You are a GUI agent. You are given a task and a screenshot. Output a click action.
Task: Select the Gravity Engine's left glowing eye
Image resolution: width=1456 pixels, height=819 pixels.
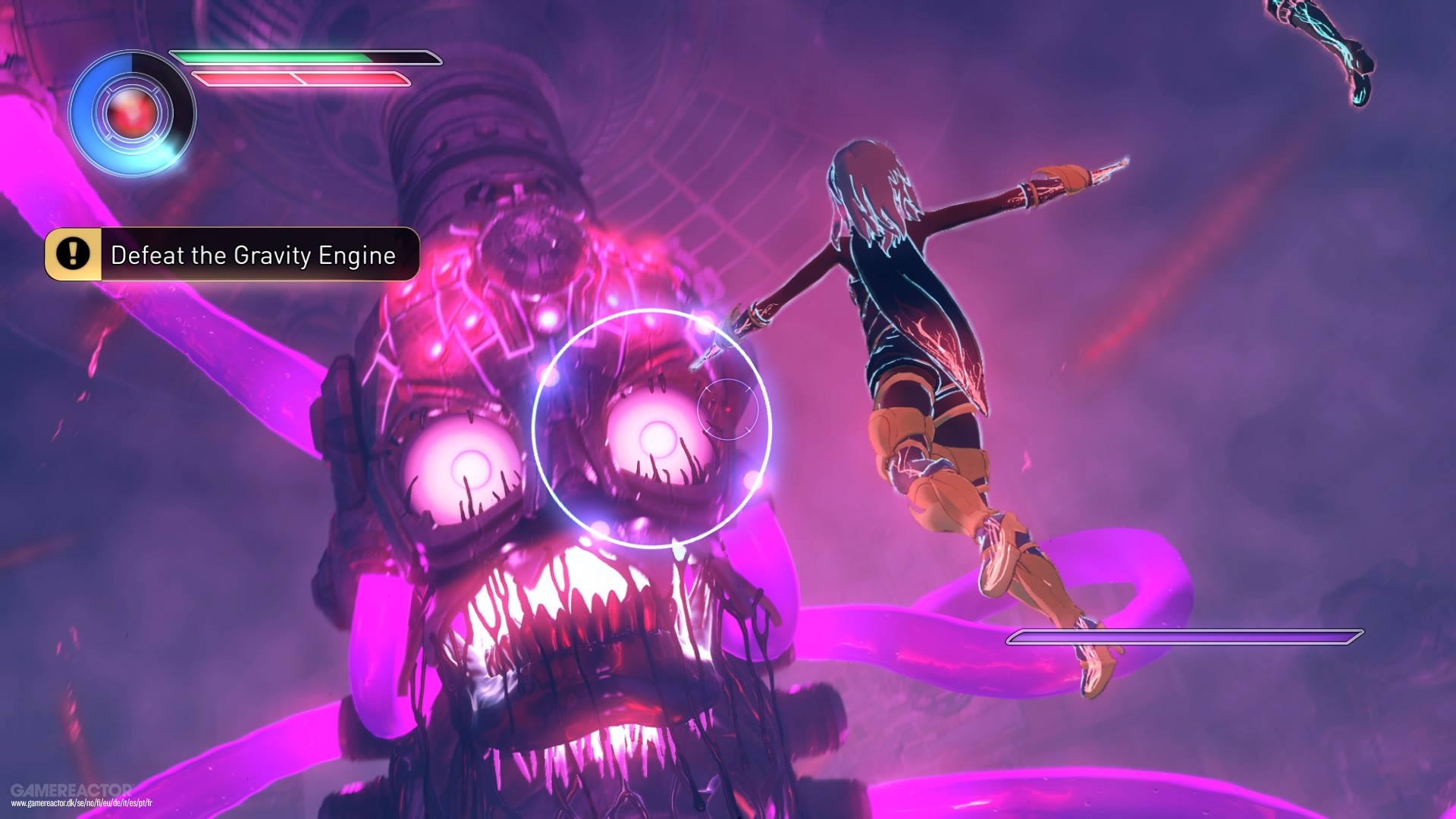[463, 466]
